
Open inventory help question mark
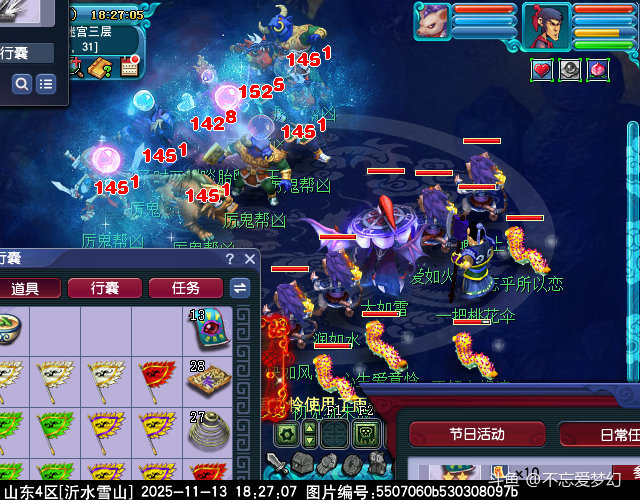click(x=229, y=259)
